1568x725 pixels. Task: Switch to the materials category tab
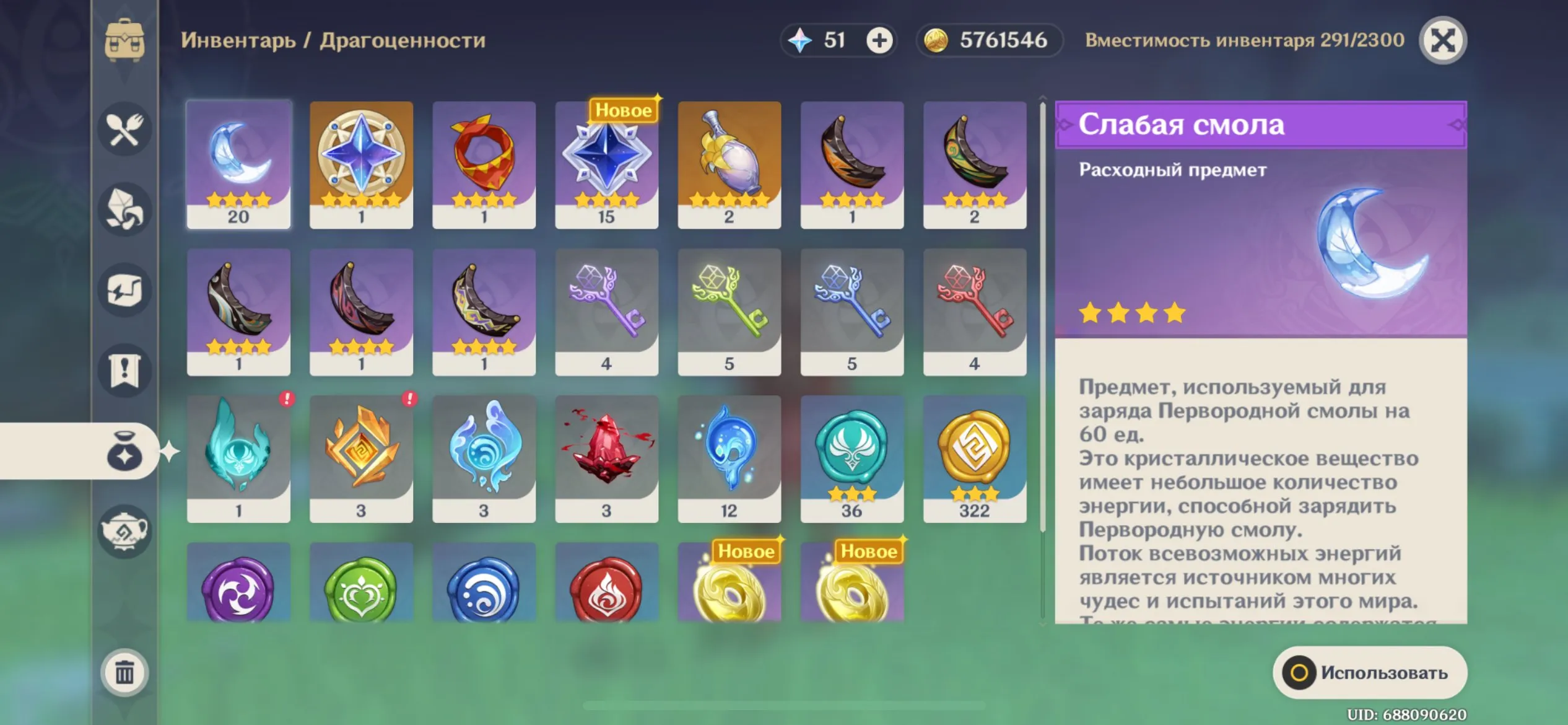tap(124, 209)
